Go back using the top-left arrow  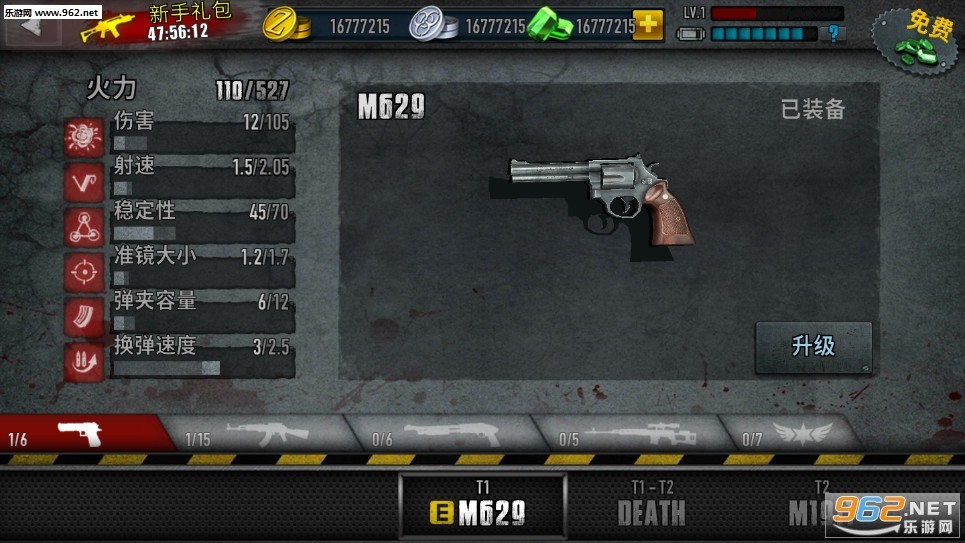click(30, 25)
